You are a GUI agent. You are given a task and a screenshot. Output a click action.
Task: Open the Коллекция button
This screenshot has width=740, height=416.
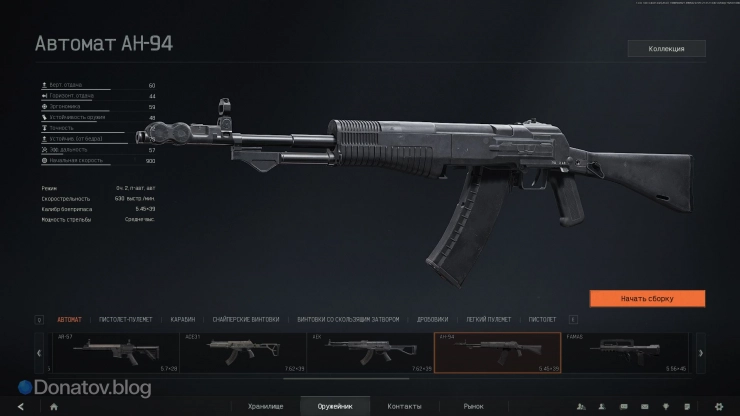(666, 48)
